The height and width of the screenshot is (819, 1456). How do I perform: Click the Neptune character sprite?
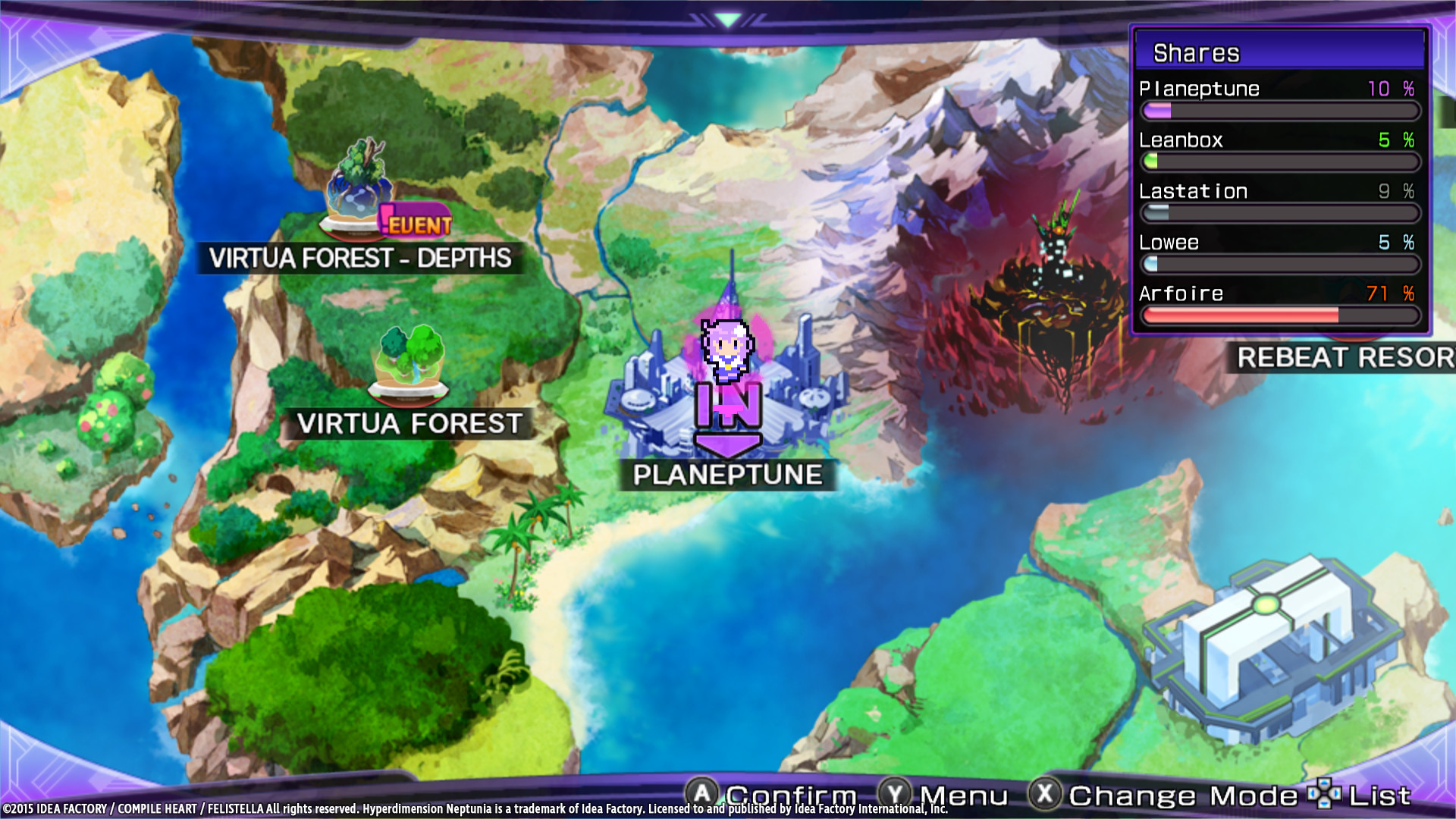click(728, 349)
